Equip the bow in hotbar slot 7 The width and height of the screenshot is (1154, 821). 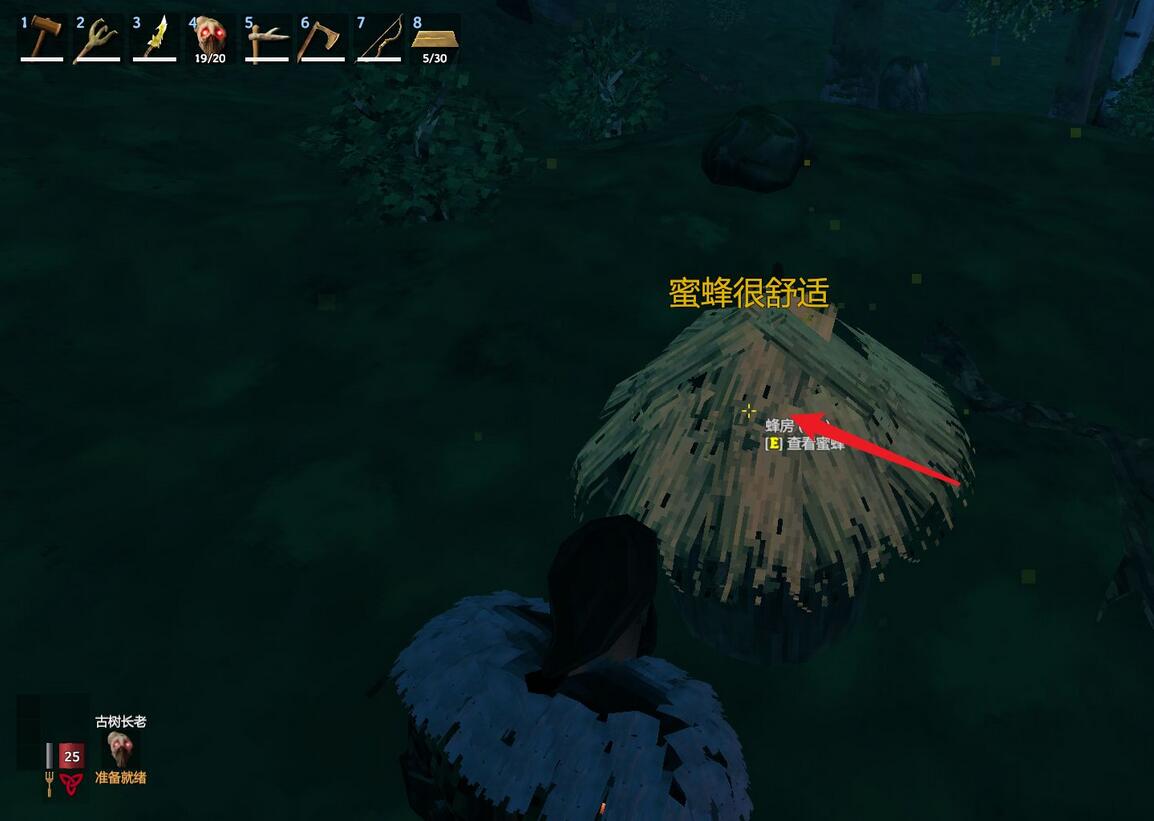point(378,38)
